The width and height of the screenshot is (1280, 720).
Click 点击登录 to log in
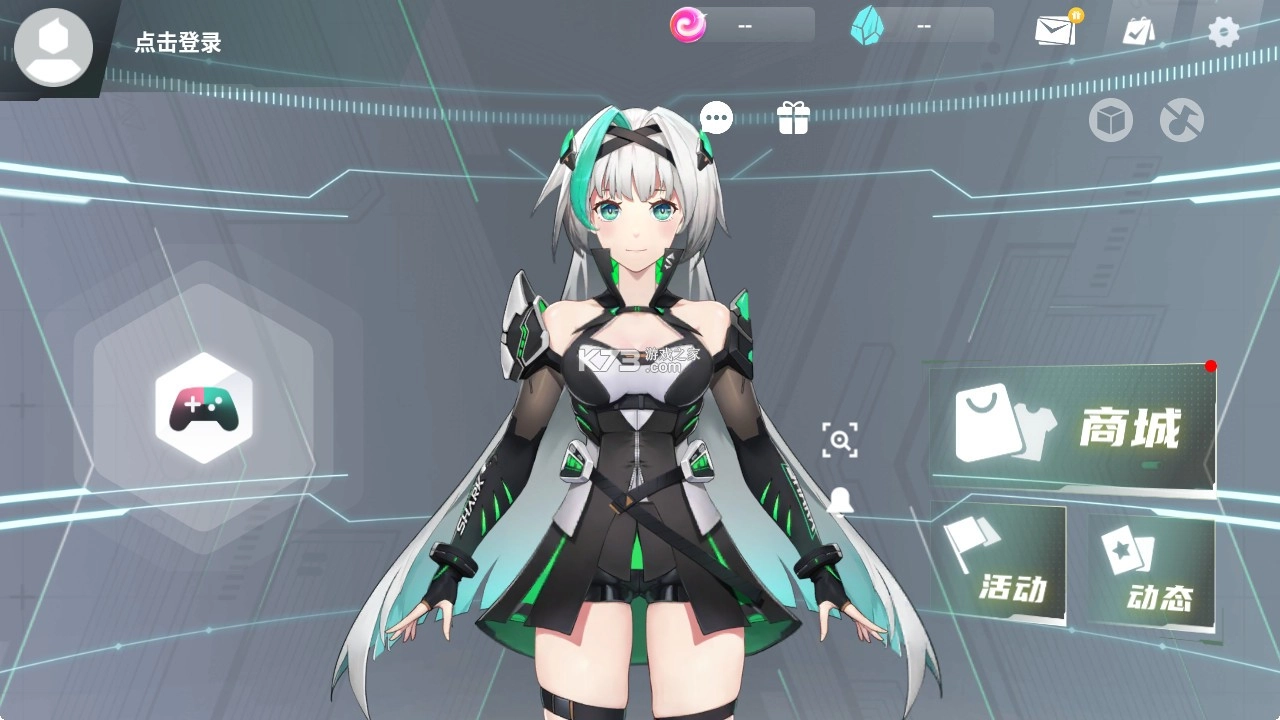pyautogui.click(x=176, y=44)
